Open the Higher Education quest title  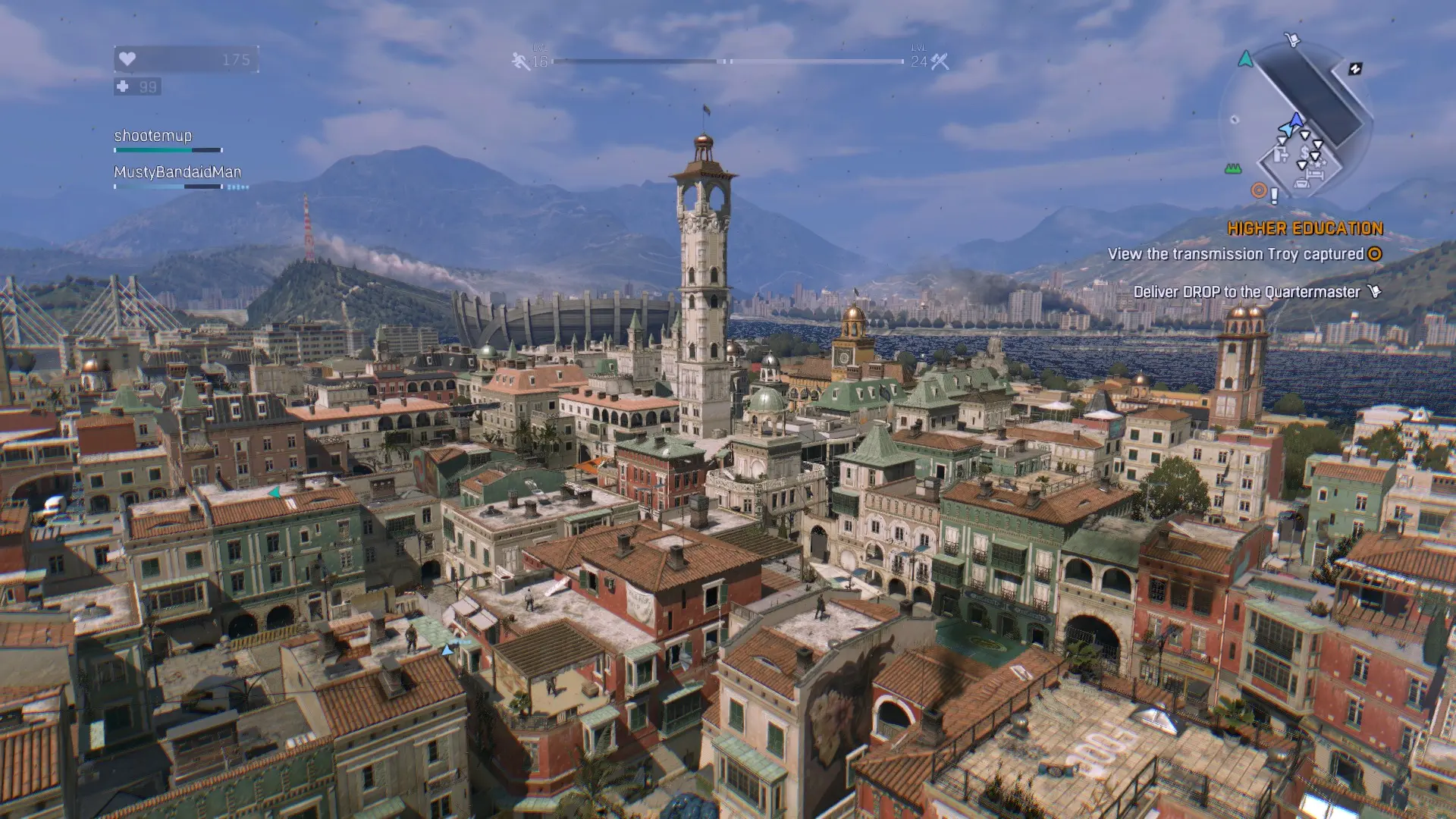coord(1305,228)
